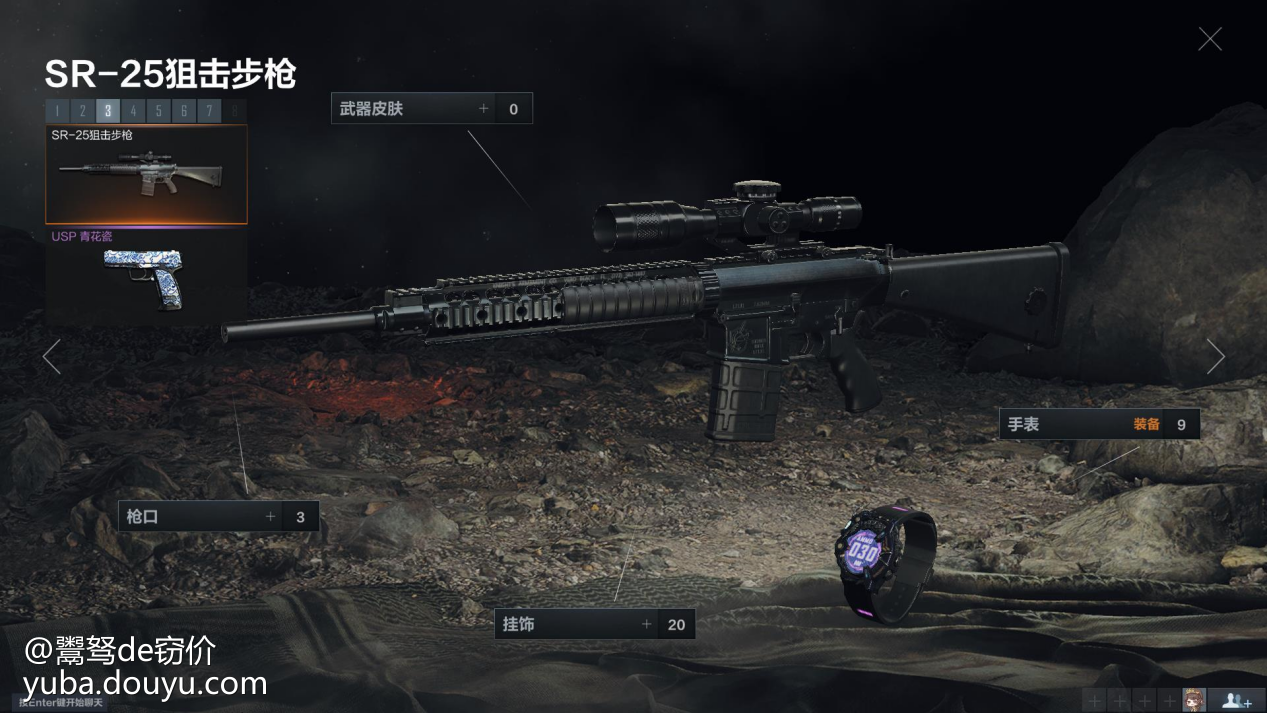The image size is (1267, 713).
Task: Click the player avatar portrait
Action: [1193, 700]
